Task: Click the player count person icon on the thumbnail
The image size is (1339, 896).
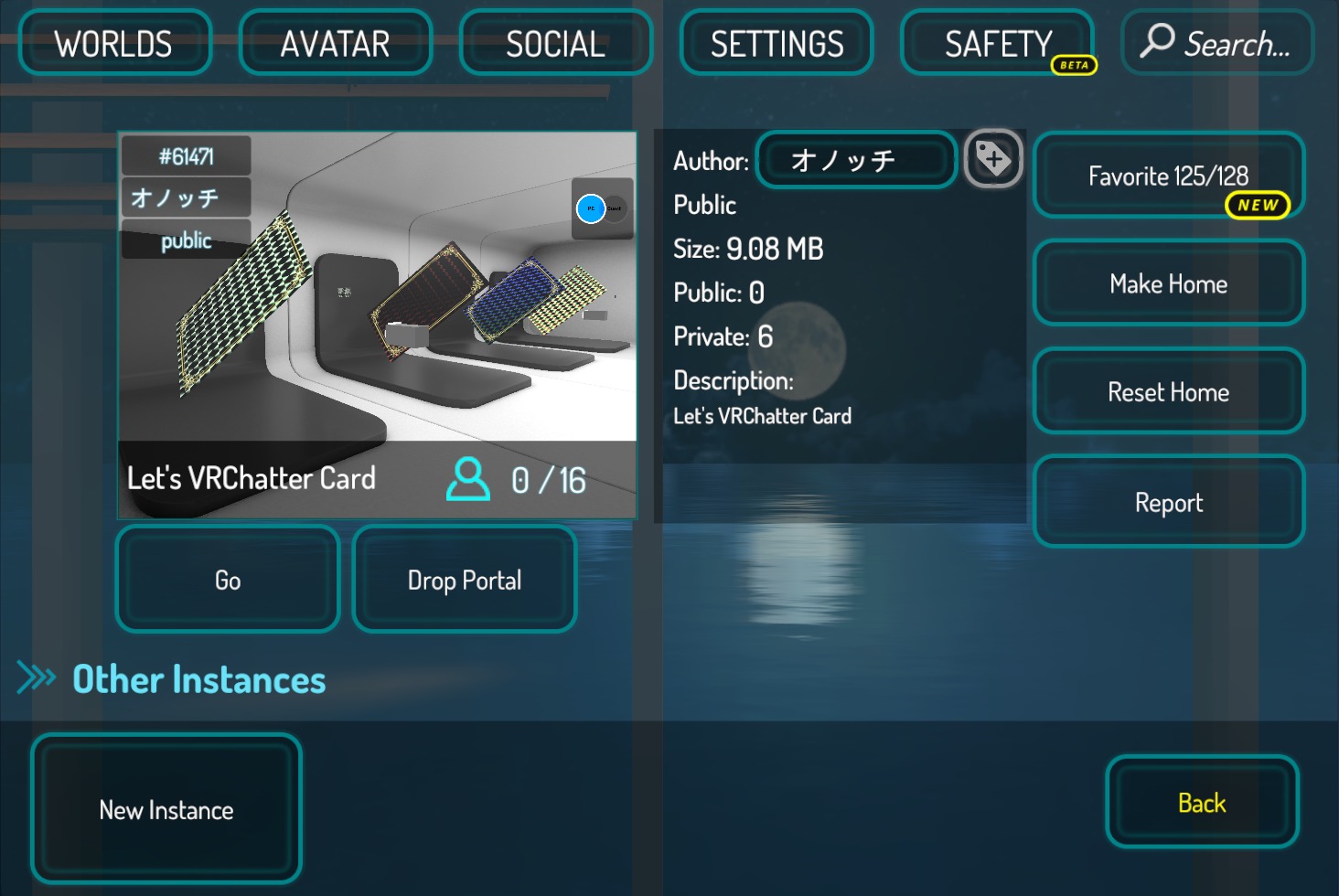Action: coord(467,479)
